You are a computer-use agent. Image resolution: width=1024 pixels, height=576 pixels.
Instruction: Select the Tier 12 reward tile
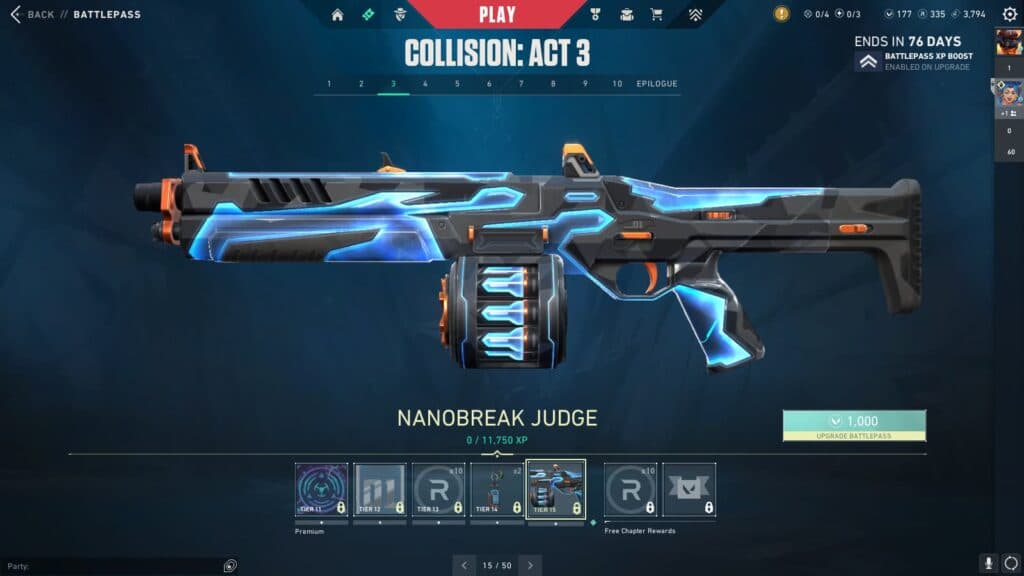coord(380,489)
